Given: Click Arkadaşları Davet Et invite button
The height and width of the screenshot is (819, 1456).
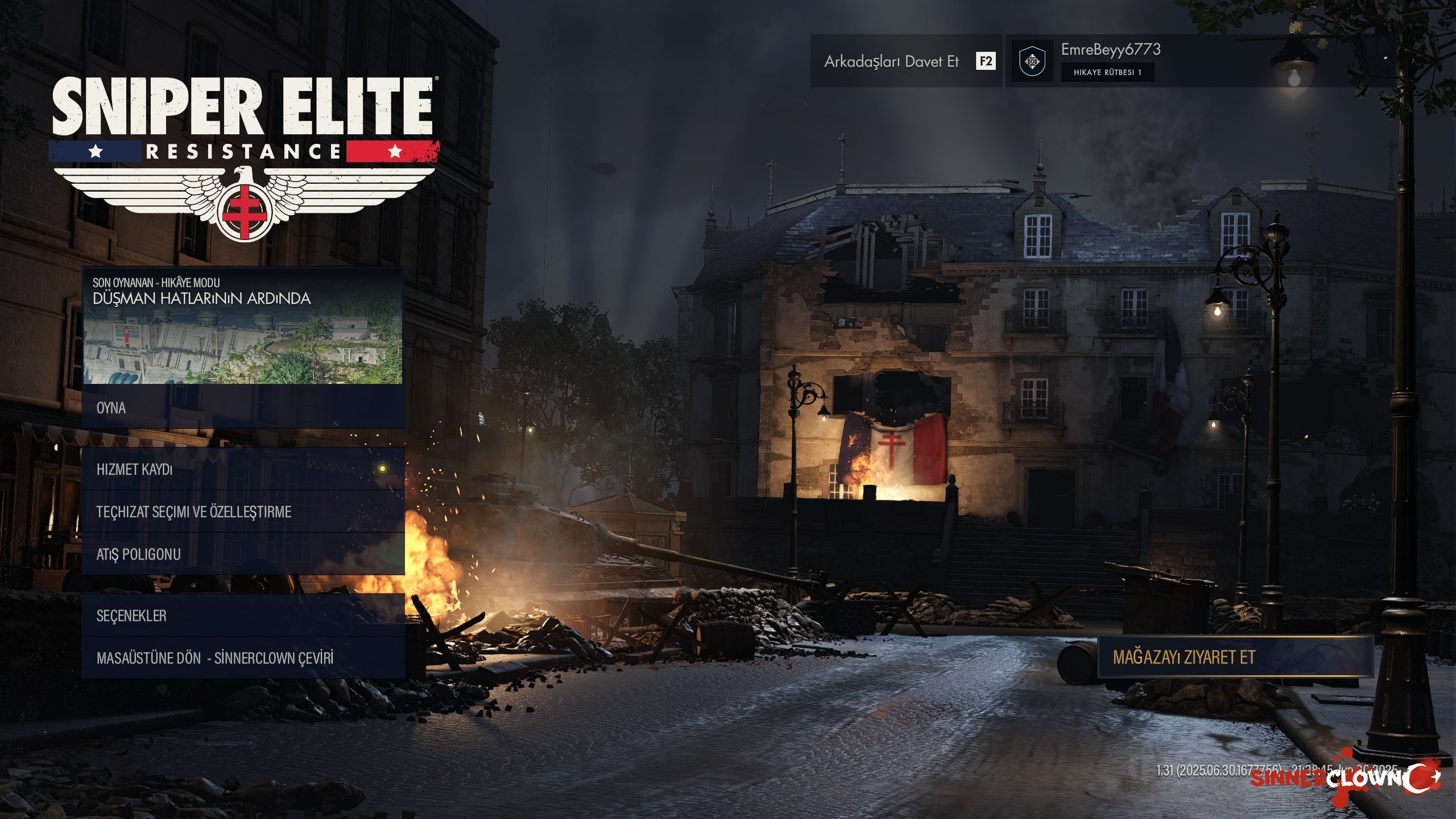Looking at the screenshot, I should tap(906, 61).
